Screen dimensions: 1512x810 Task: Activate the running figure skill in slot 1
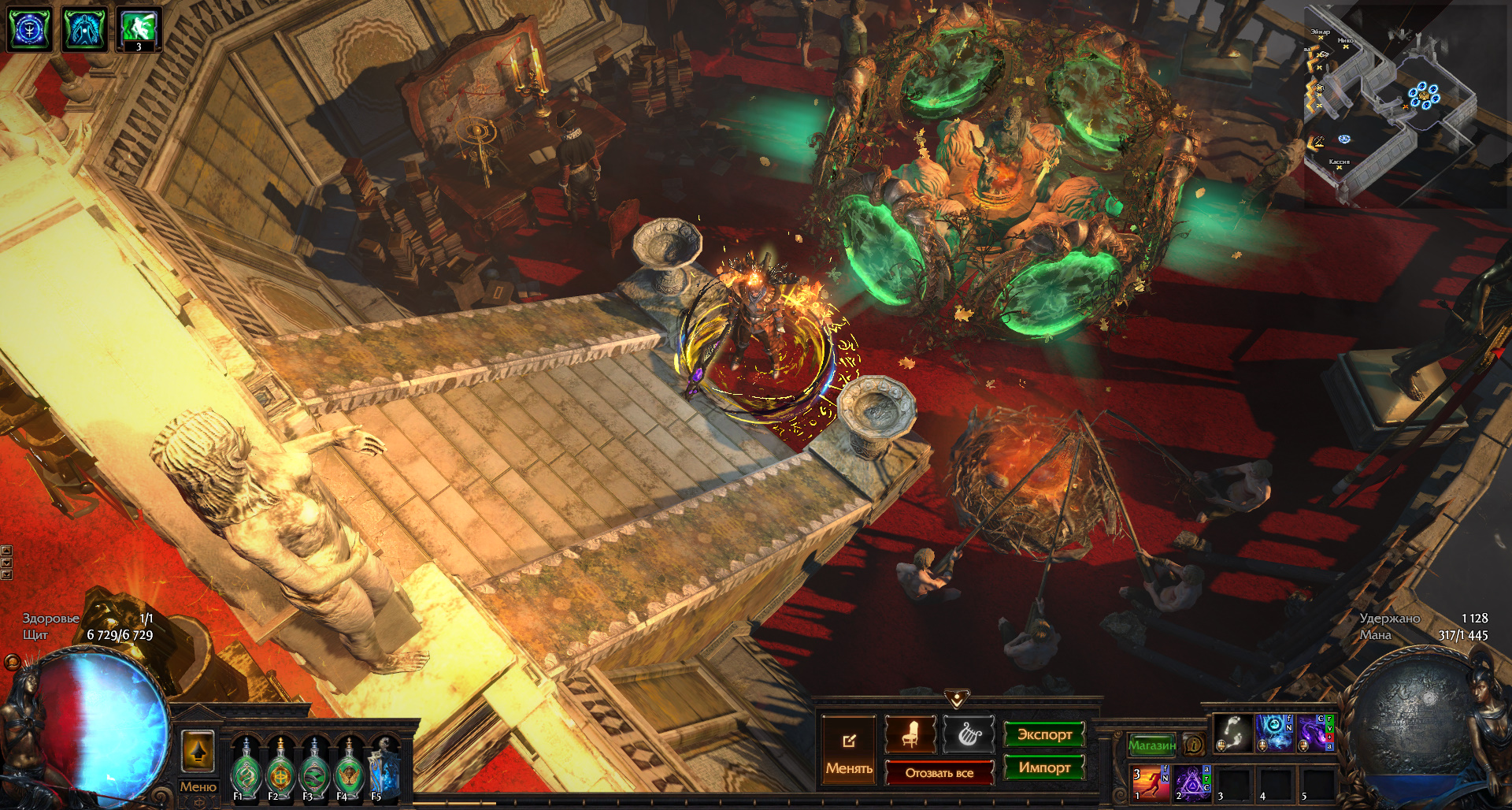tap(1148, 783)
